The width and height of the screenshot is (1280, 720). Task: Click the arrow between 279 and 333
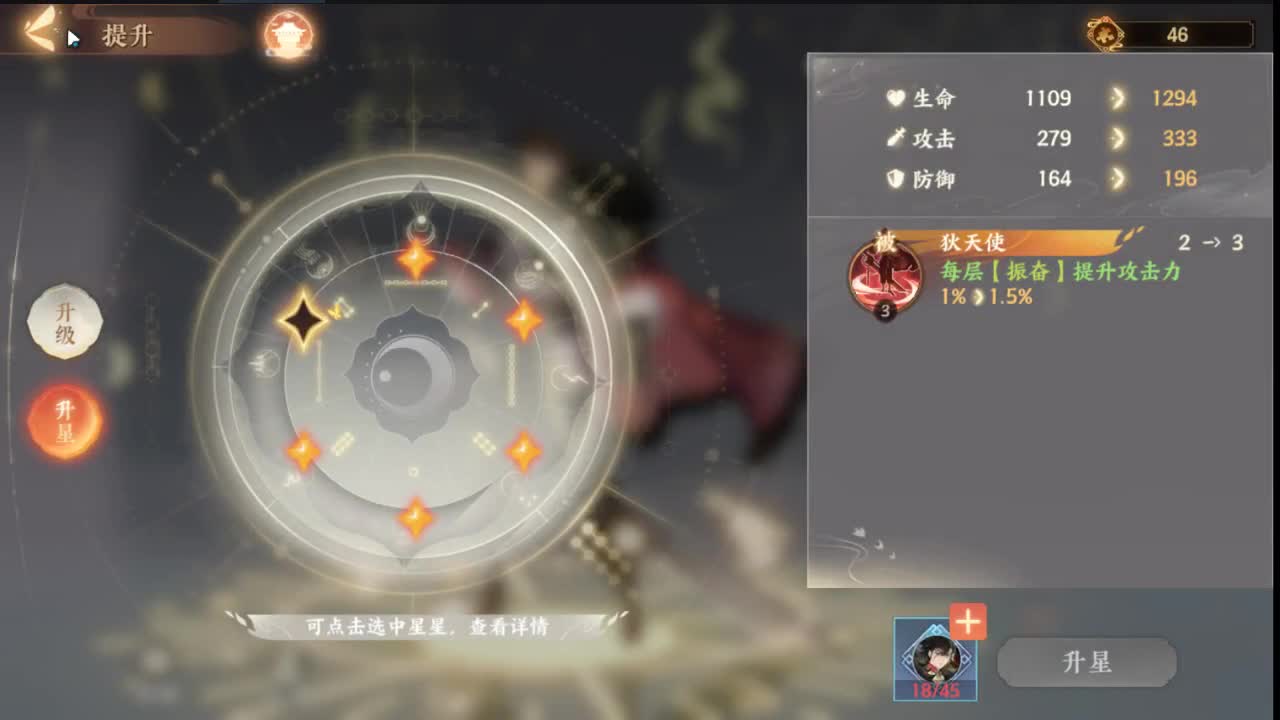1117,139
